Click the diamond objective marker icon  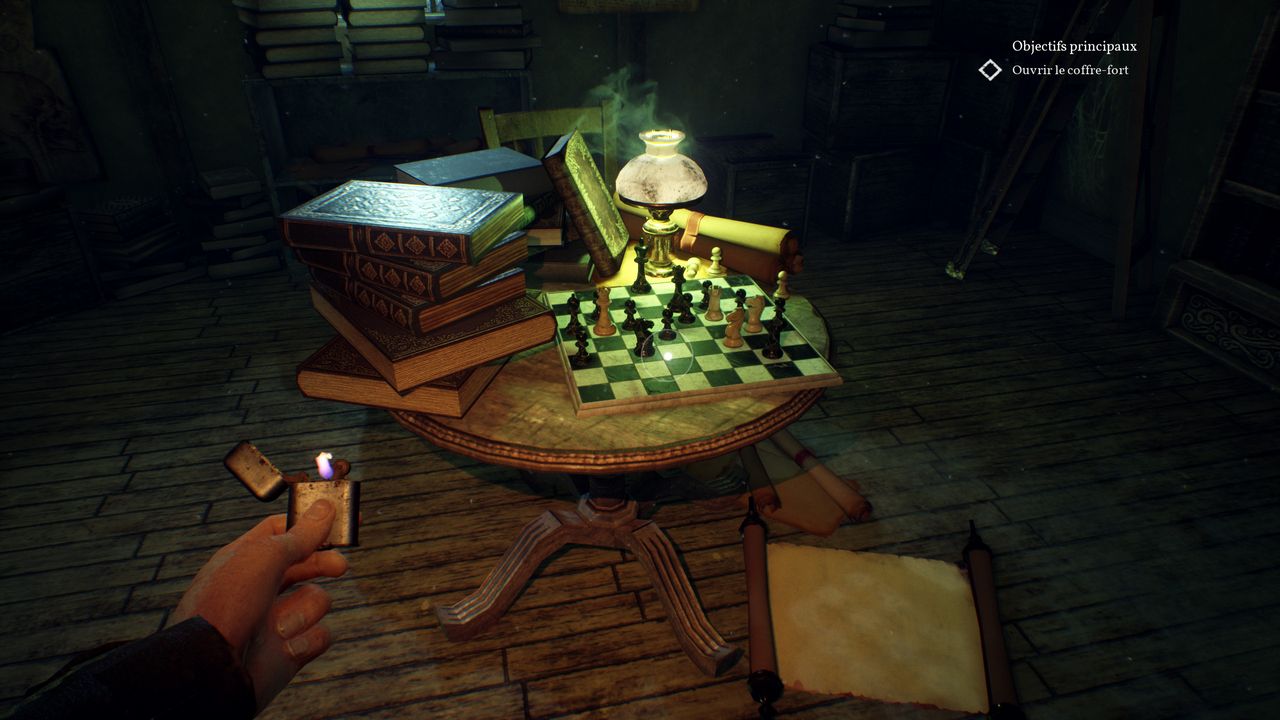pos(990,70)
